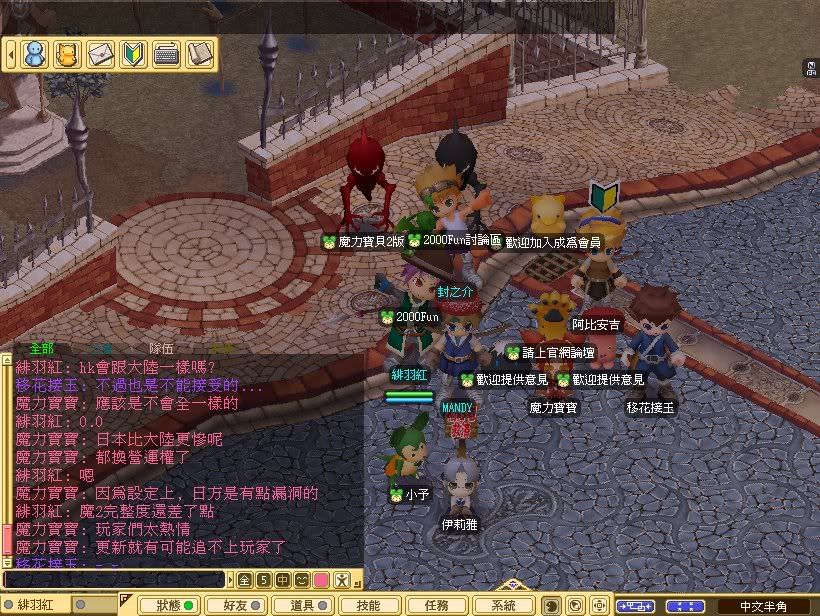Click the green-yellow beginner shield icon
The height and width of the screenshot is (616, 820).
pyautogui.click(x=134, y=53)
